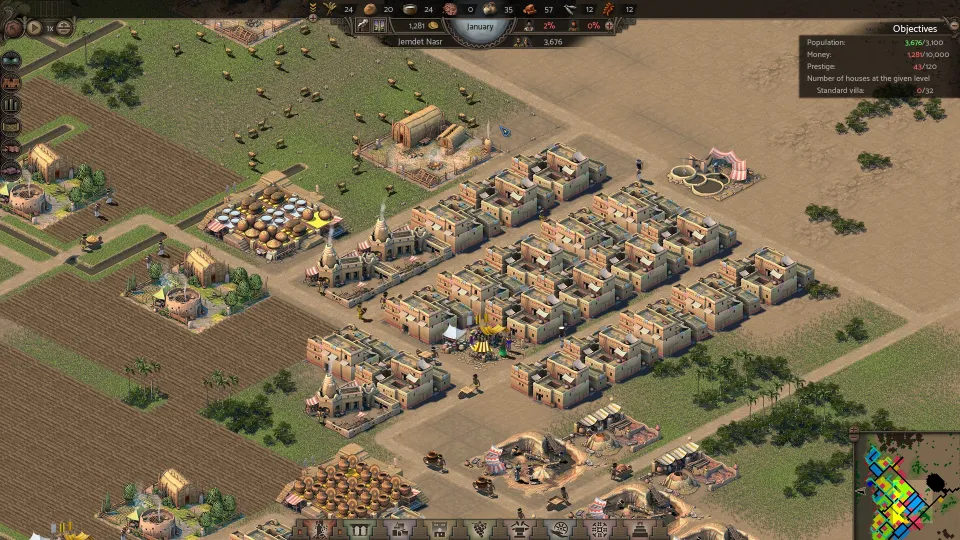The height and width of the screenshot is (540, 960).
Task: Click the January calendar dial
Action: point(480,28)
